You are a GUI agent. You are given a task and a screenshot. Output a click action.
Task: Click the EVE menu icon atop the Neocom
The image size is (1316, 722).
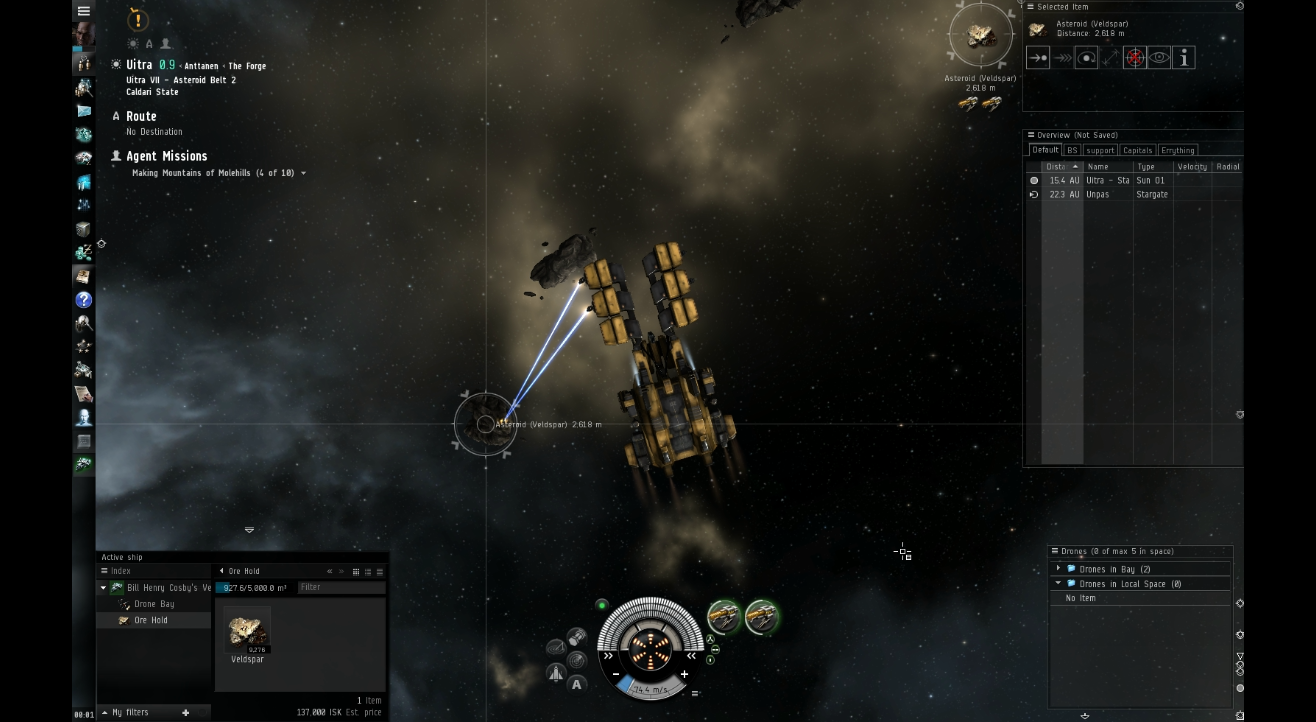(x=84, y=10)
